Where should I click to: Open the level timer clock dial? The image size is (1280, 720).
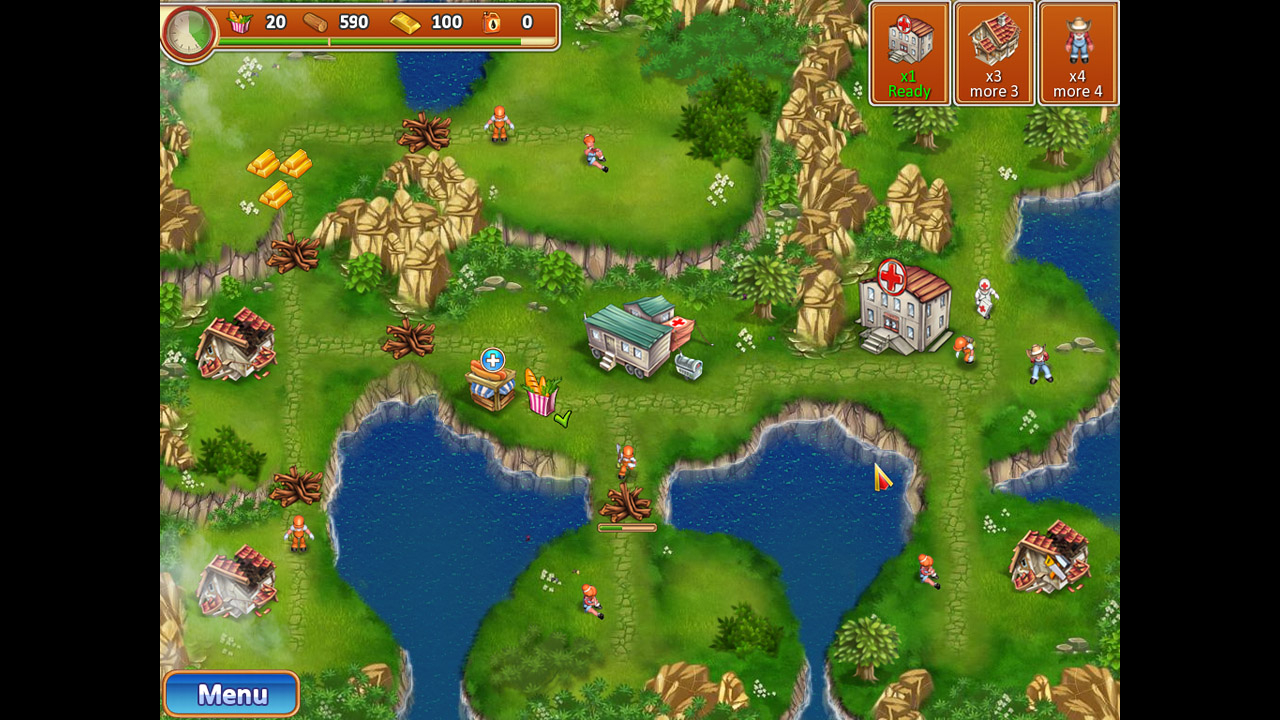[189, 31]
